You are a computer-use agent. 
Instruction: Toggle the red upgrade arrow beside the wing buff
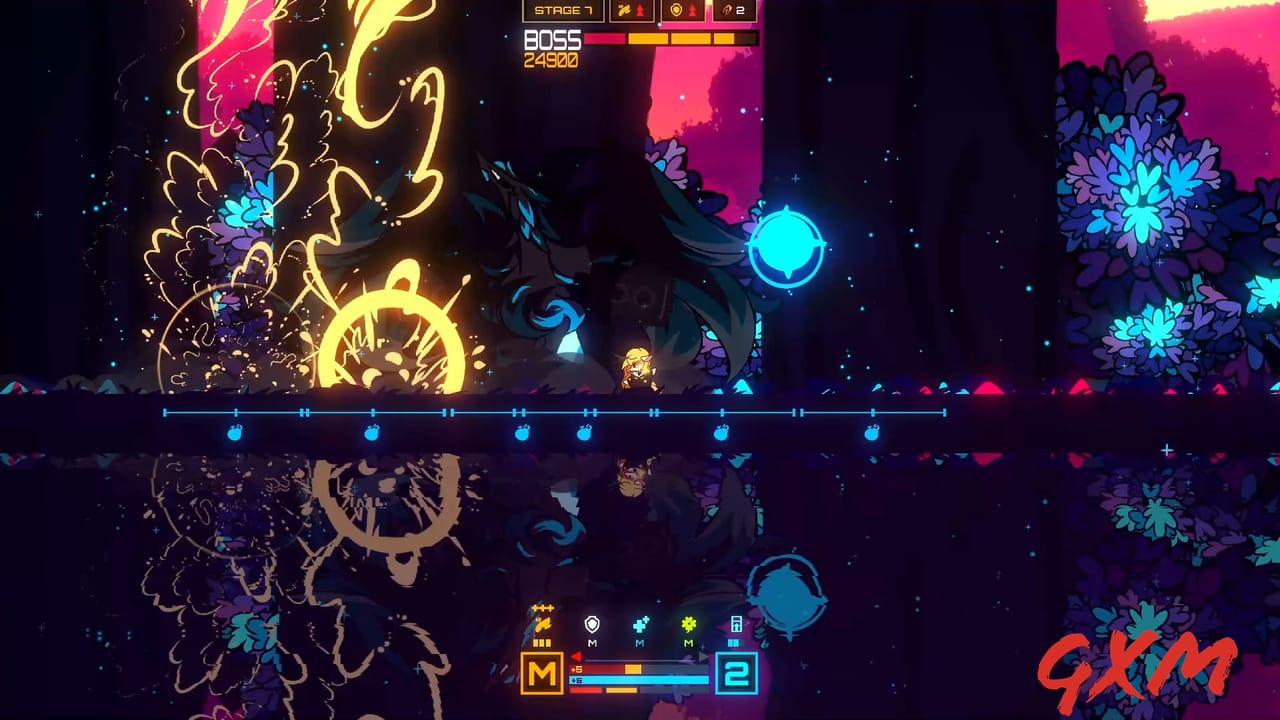(x=641, y=10)
